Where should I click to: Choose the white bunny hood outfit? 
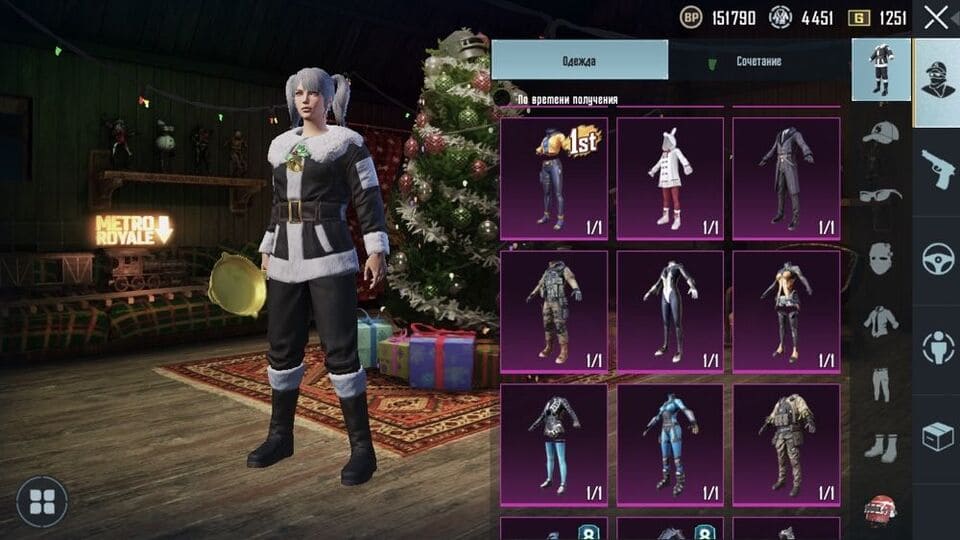669,178
